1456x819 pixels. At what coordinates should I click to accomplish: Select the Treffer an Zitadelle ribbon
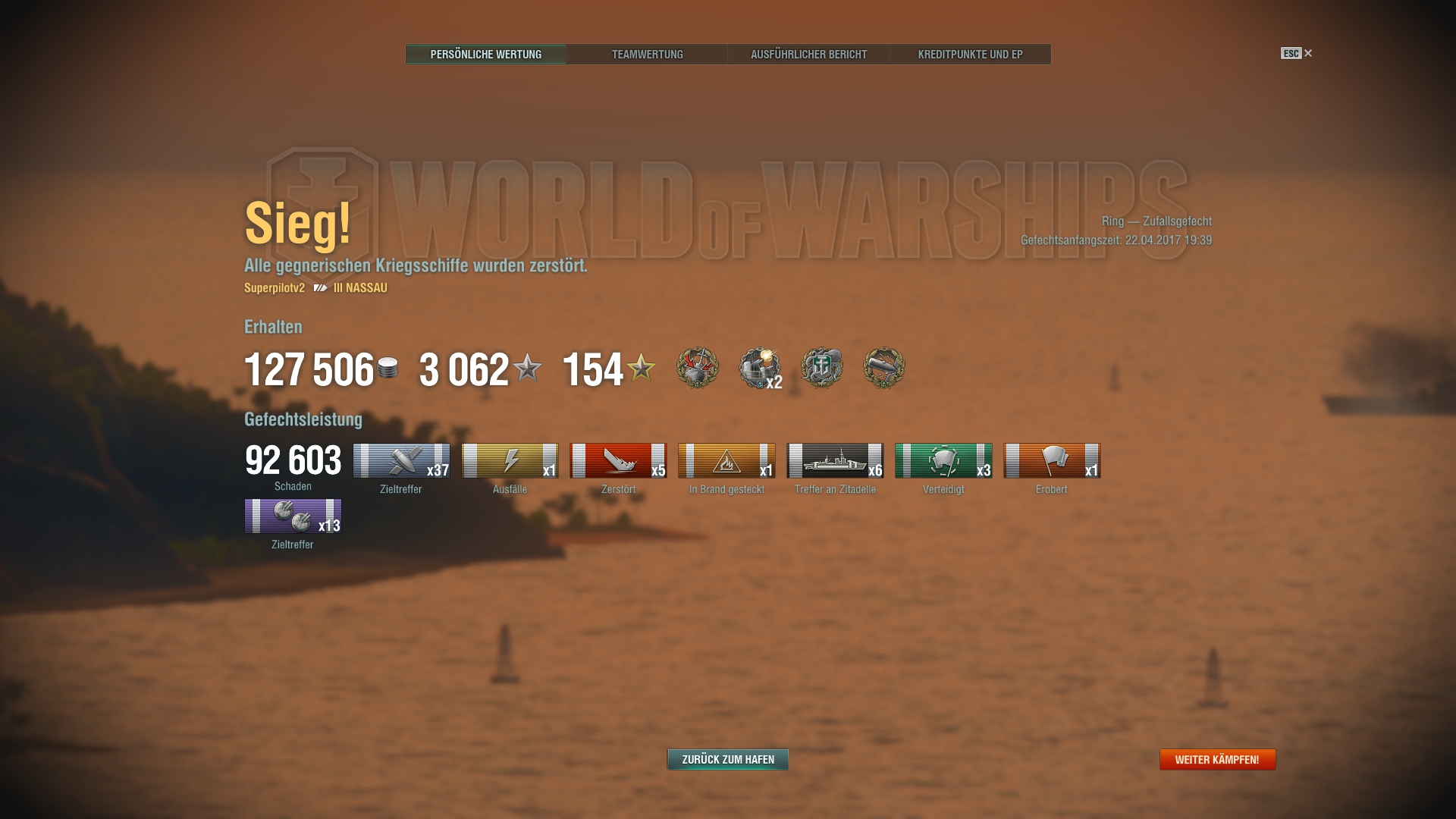835,460
